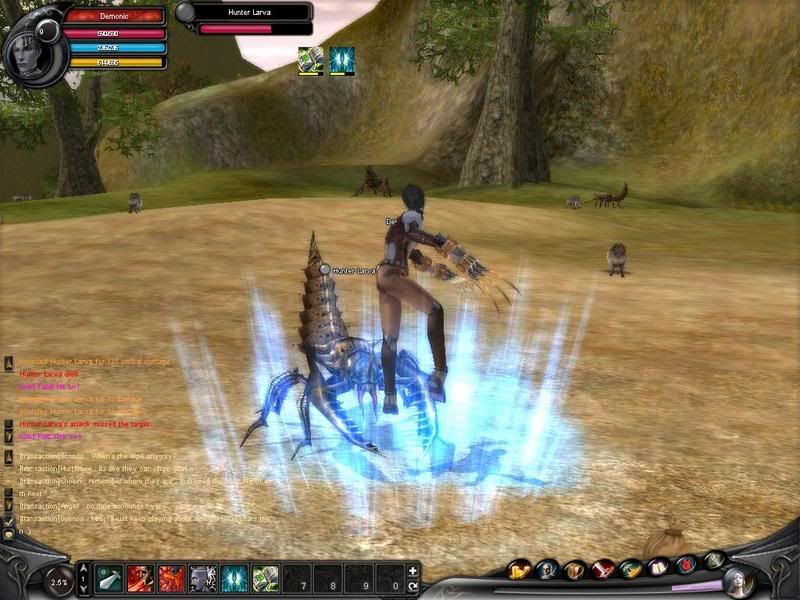Click the rotate arrow button beside hotbar

pos(412,586)
